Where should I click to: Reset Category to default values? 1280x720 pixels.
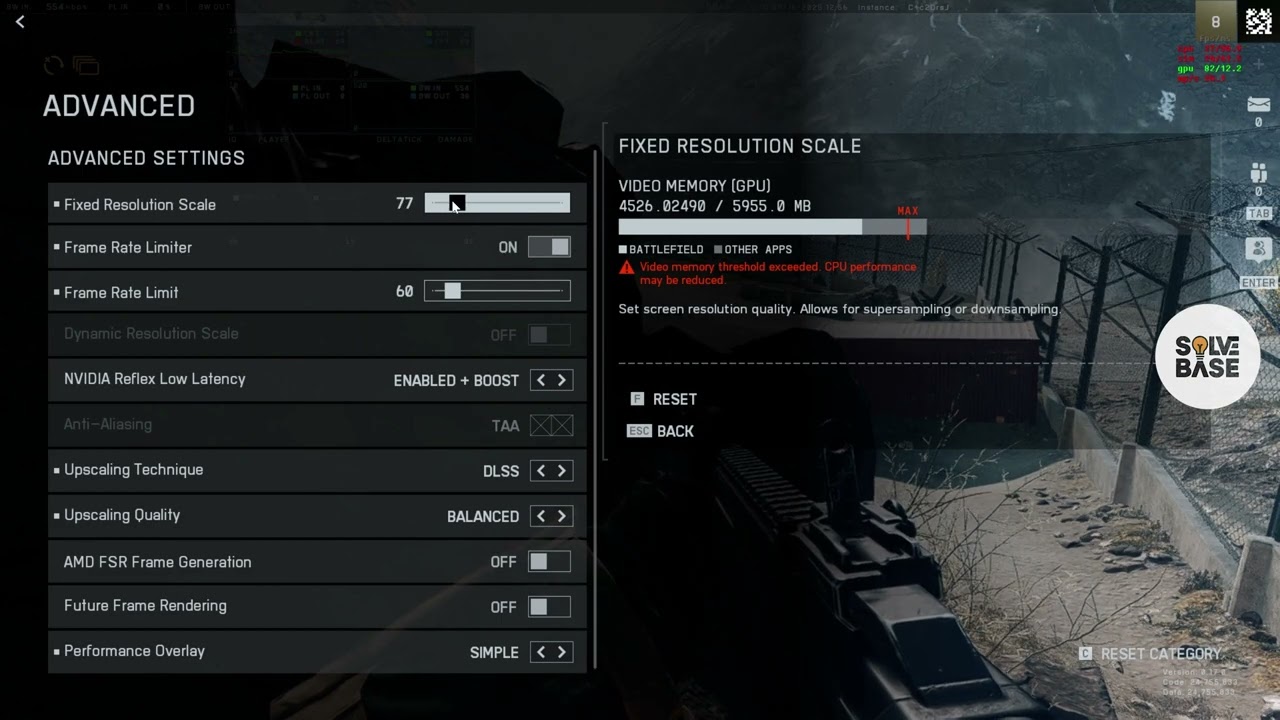tap(1159, 653)
